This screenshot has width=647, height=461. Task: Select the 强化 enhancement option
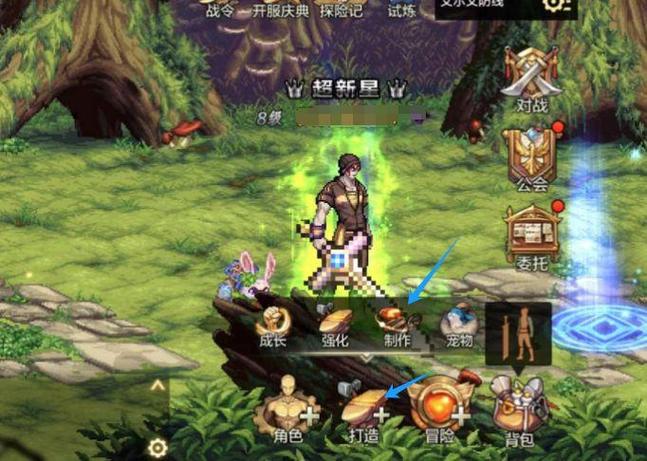click(334, 327)
